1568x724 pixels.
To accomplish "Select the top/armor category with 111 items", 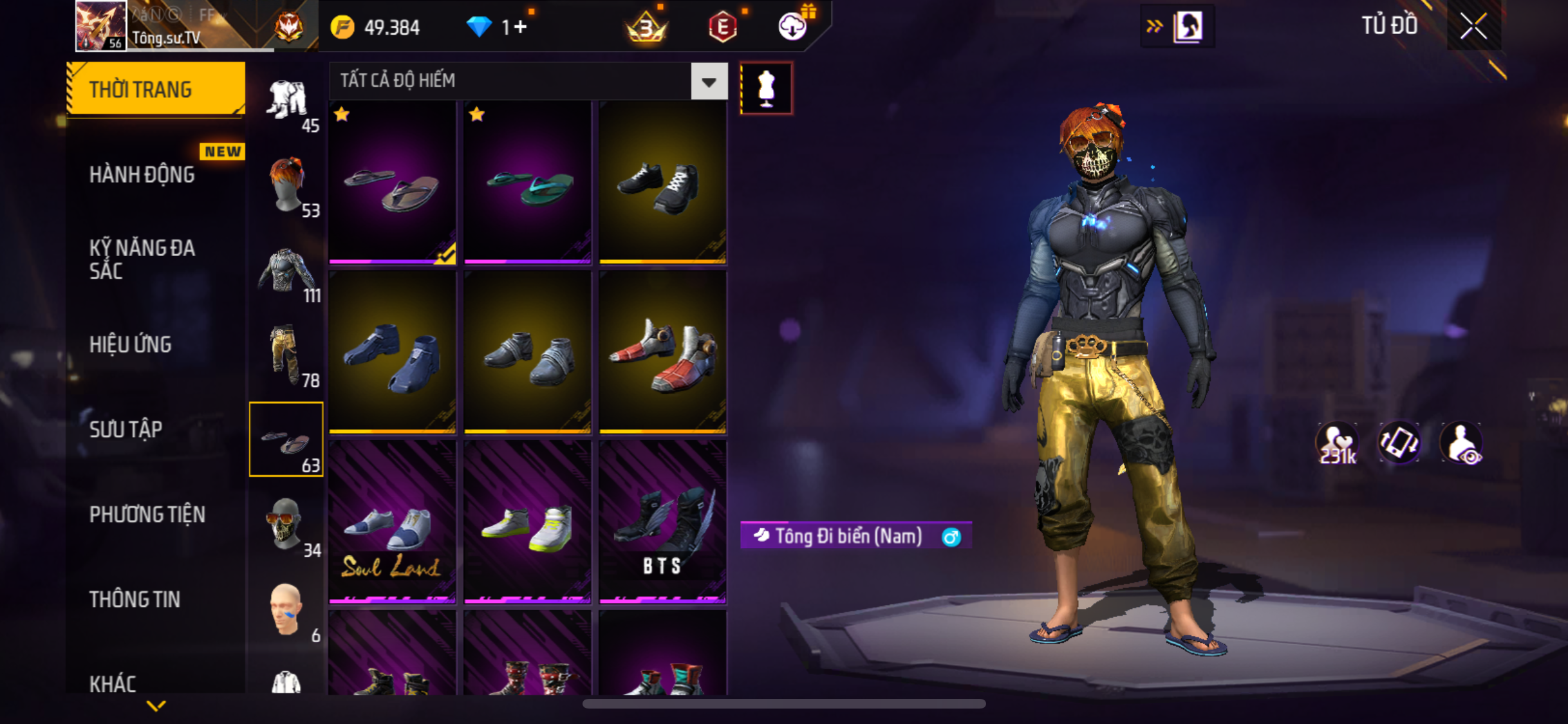I will click(x=287, y=272).
